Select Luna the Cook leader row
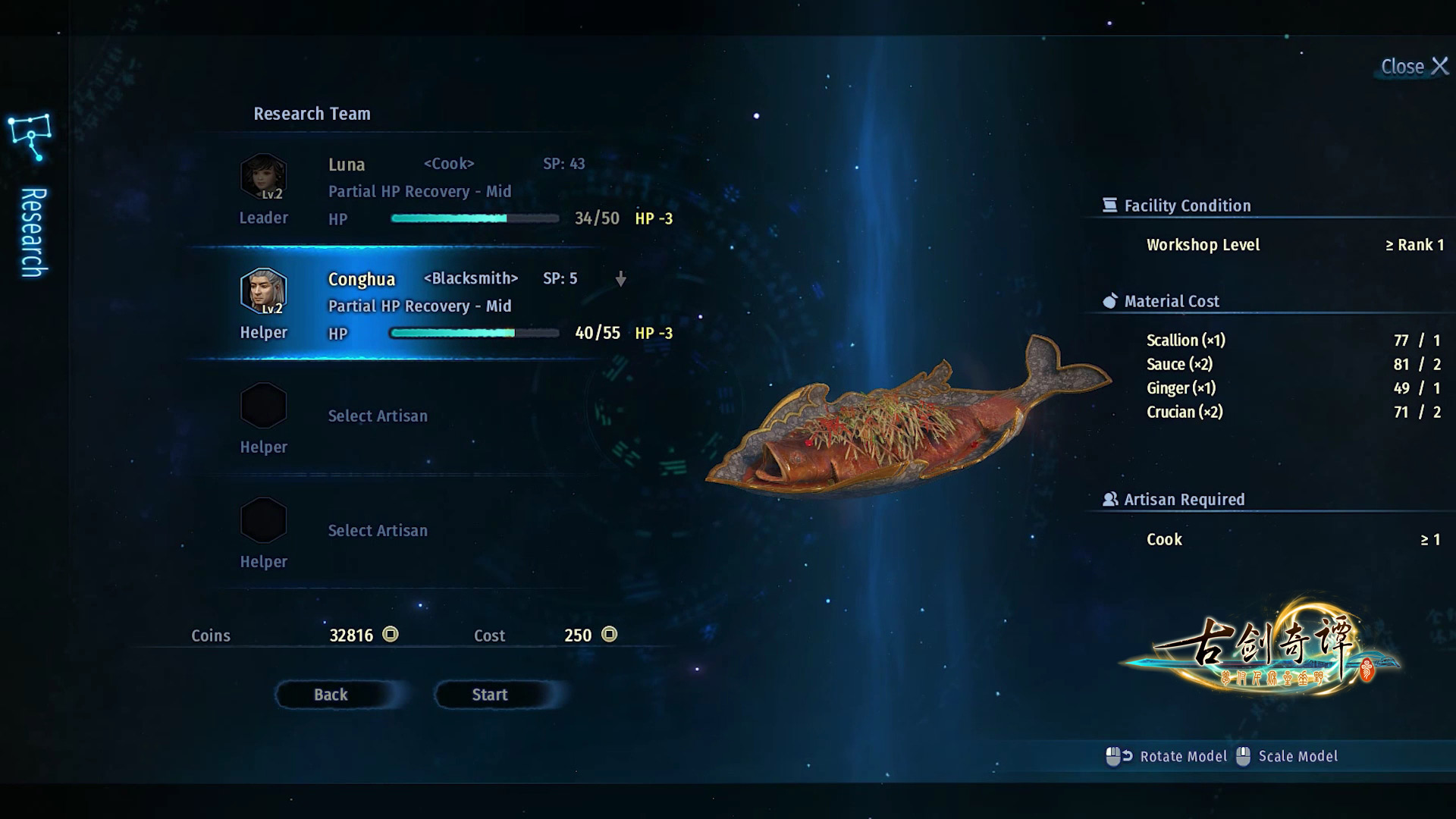Viewport: 1456px width, 819px height. coord(455,191)
